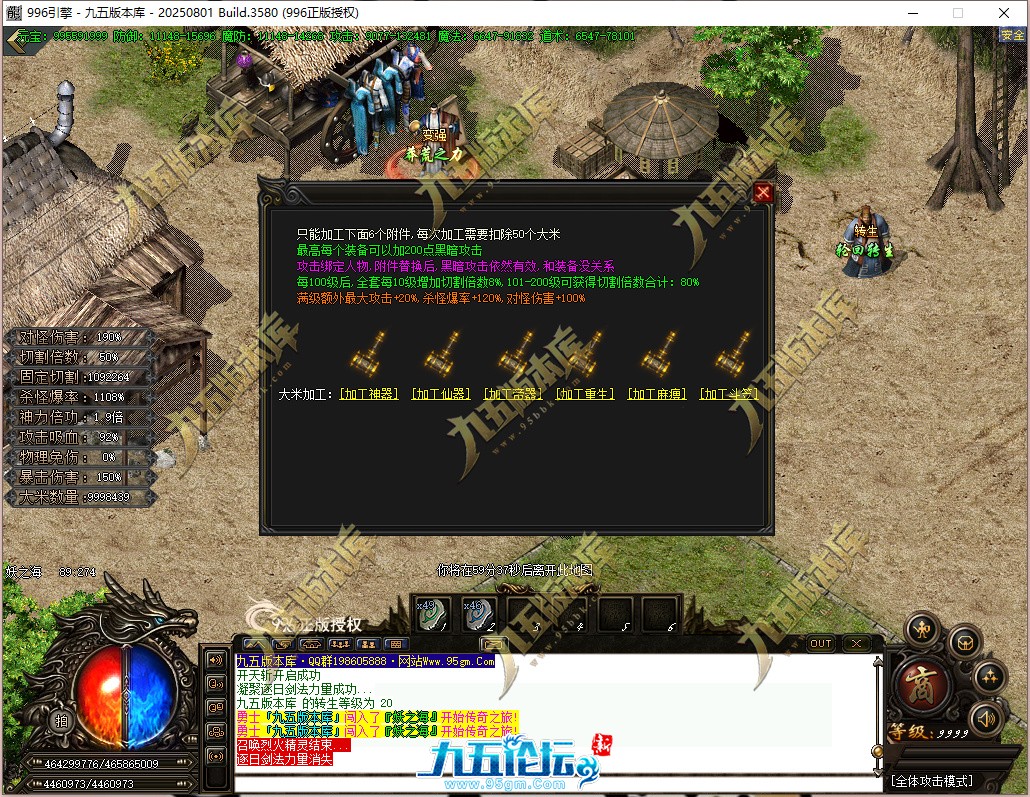Image resolution: width=1030 pixels, height=797 pixels.
Task: Click the 加工斗笠 link
Action: pyautogui.click(x=729, y=395)
